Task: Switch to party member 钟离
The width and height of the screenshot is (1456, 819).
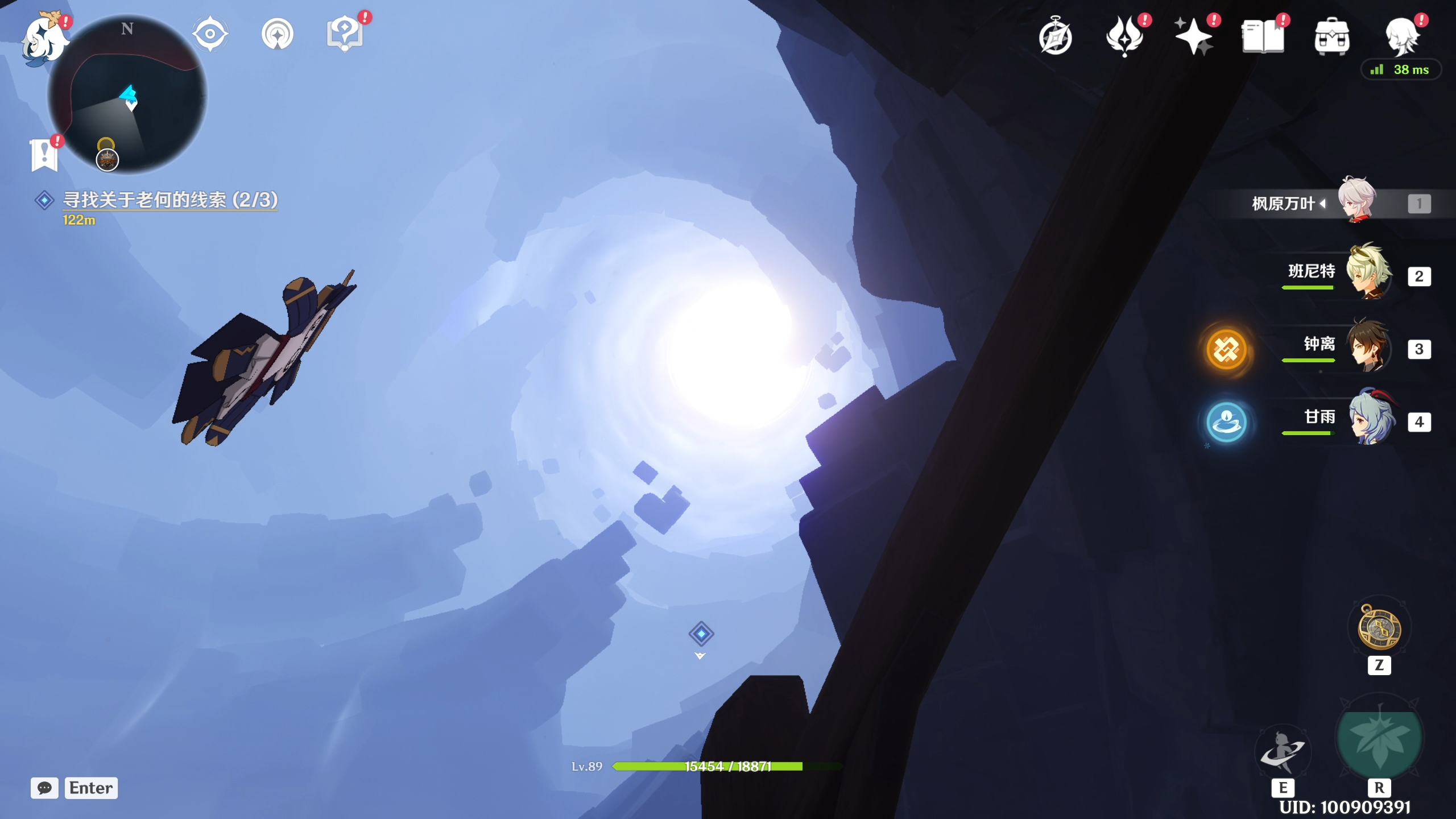Action: point(1368,346)
